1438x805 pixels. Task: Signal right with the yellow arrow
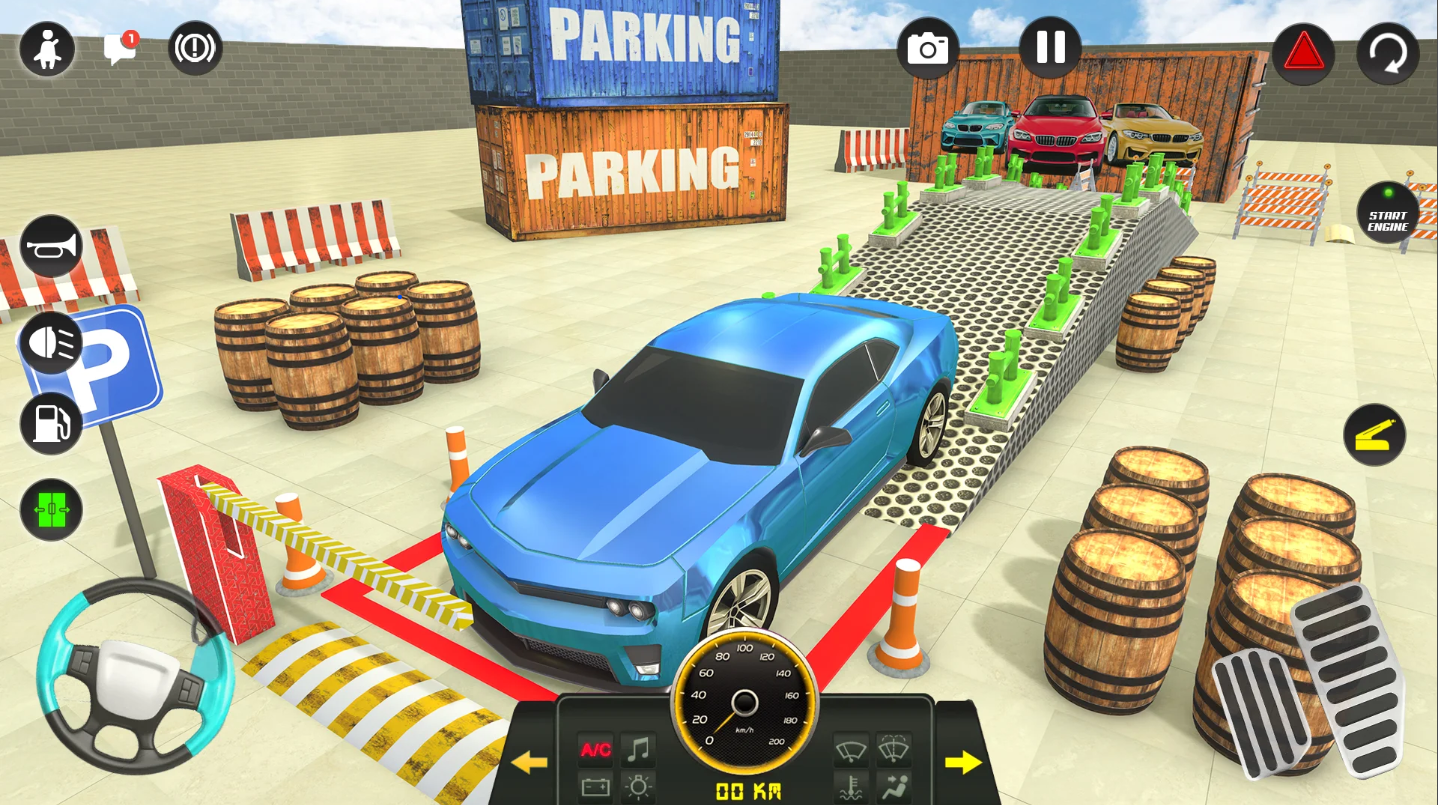click(963, 763)
